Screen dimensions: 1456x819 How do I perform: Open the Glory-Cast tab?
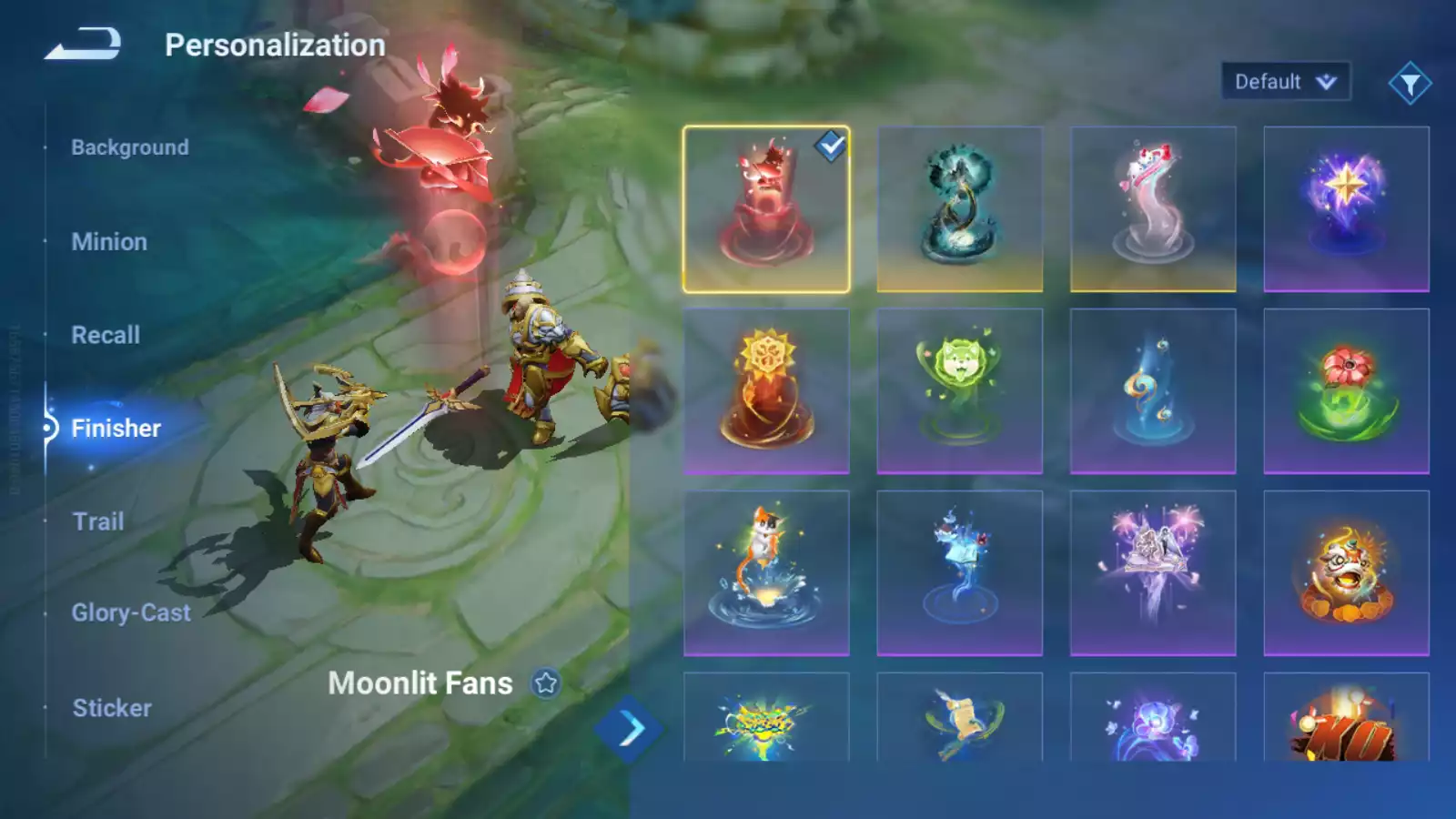click(131, 613)
